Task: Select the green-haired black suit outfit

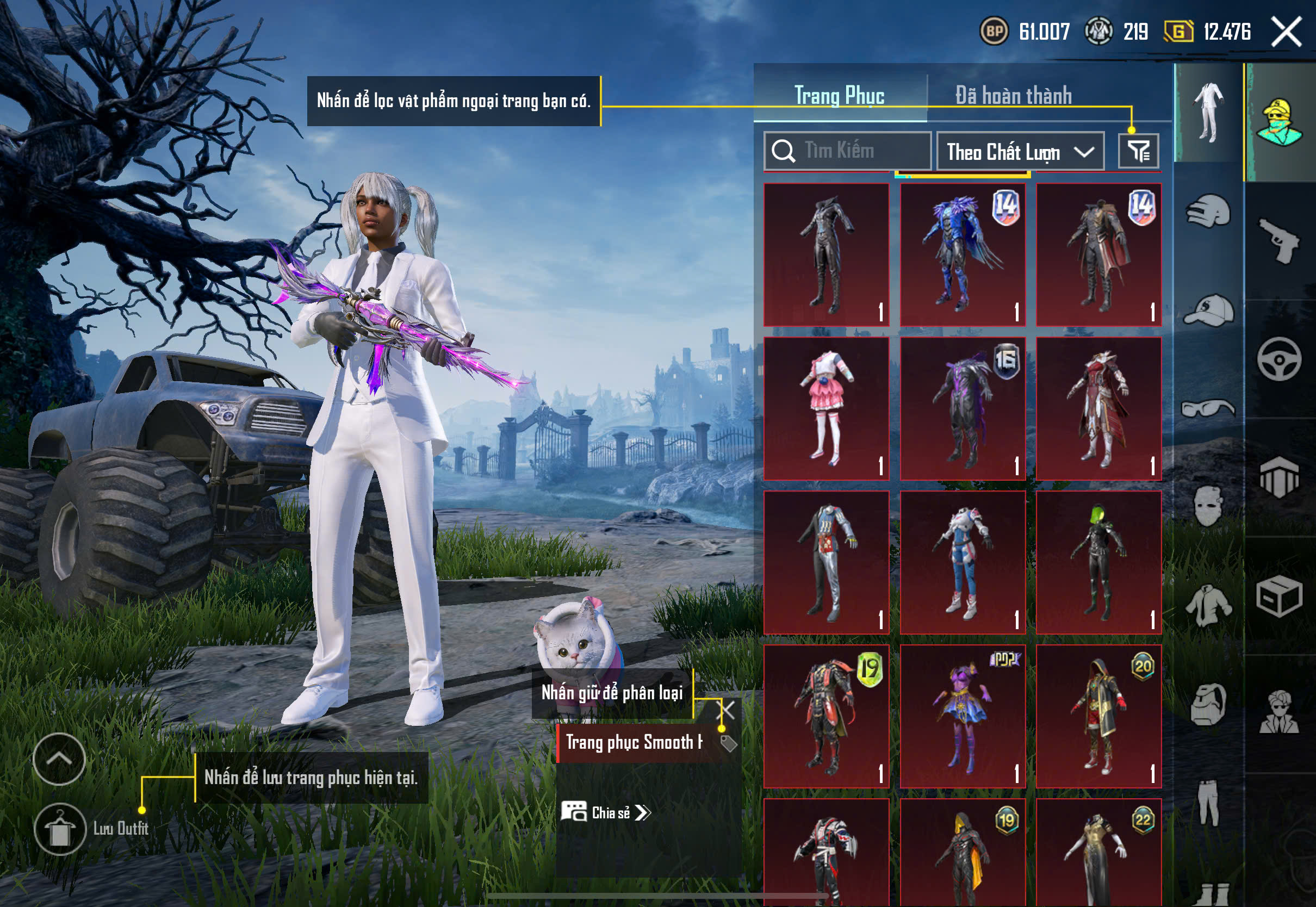Action: point(1098,562)
